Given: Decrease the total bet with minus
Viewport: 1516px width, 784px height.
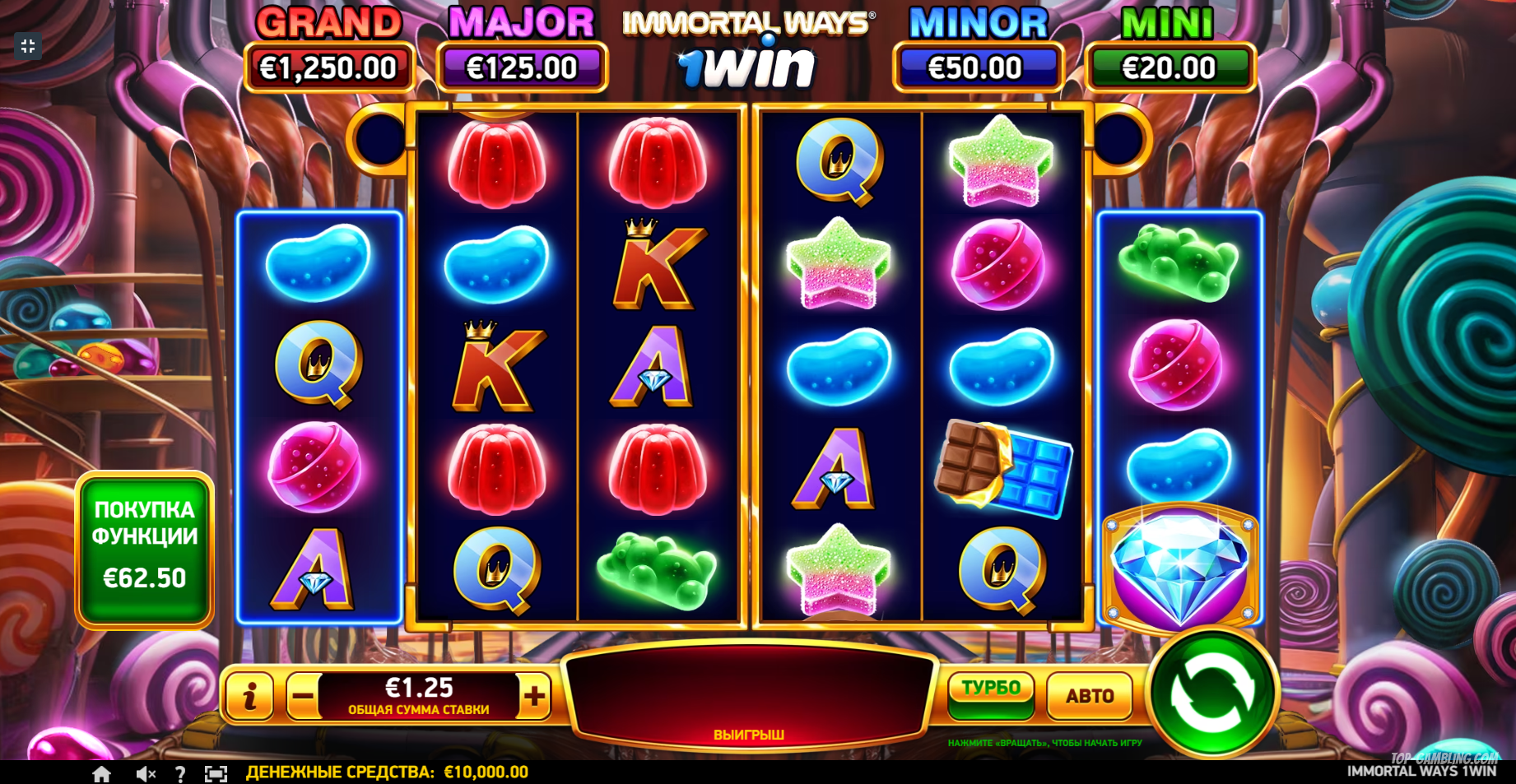Looking at the screenshot, I should [x=303, y=696].
